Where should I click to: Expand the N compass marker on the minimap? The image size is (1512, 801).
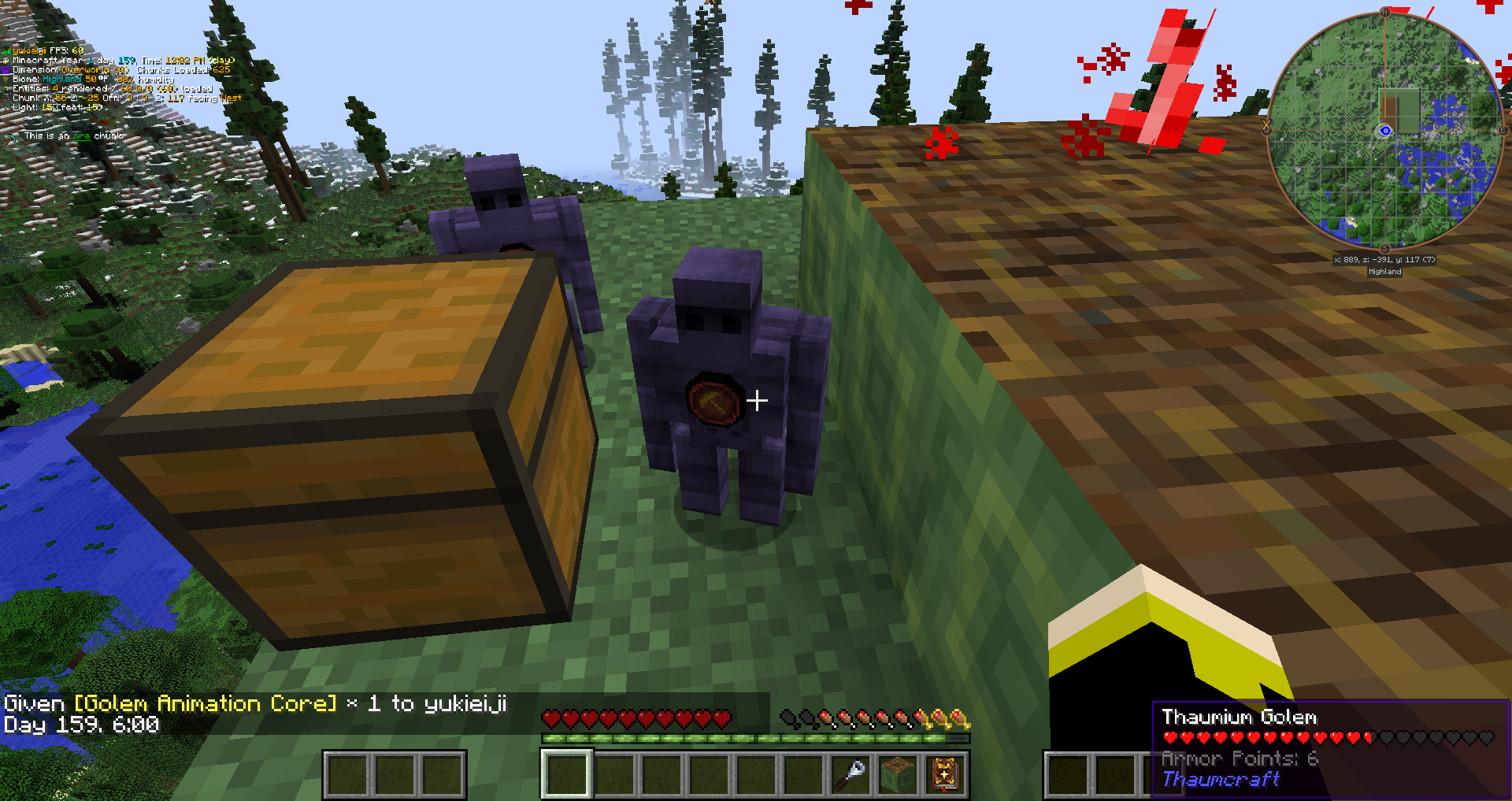[1385, 12]
